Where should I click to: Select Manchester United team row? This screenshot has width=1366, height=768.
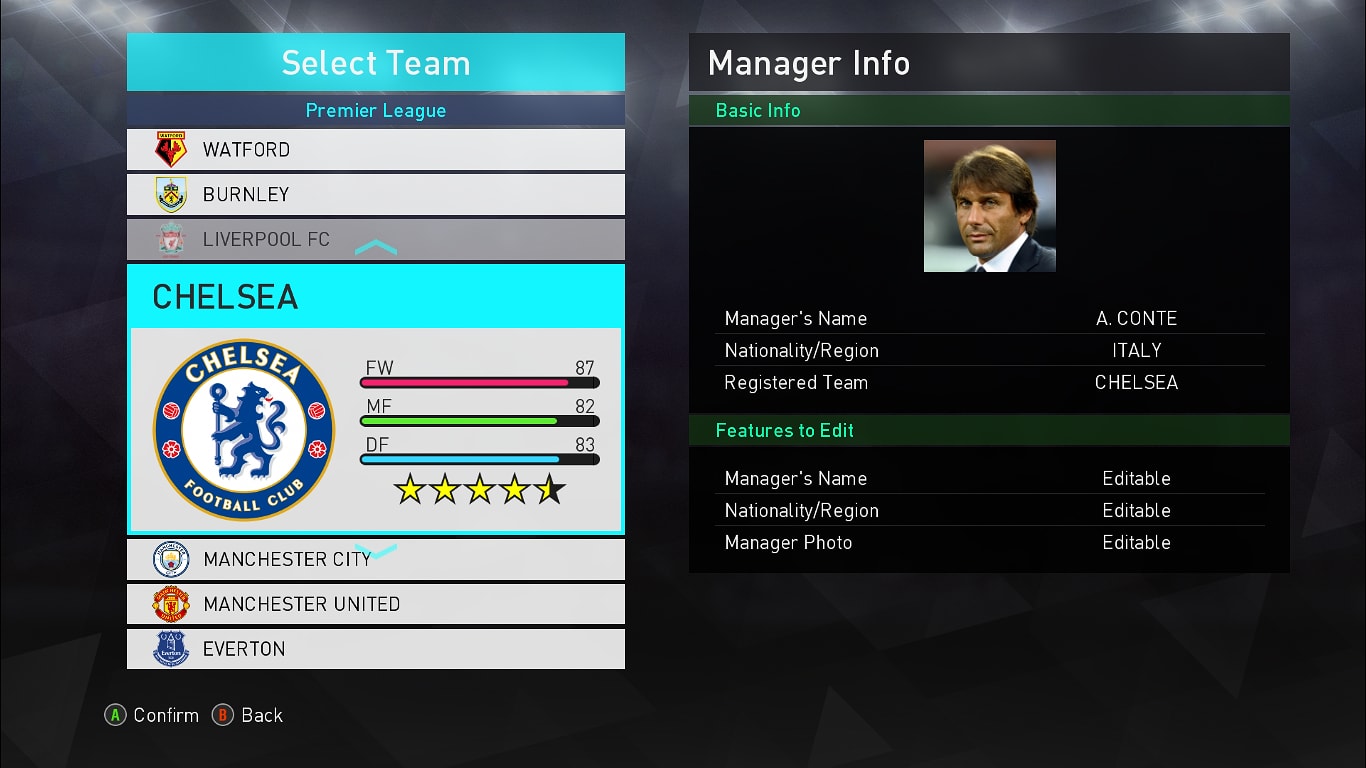(375, 604)
